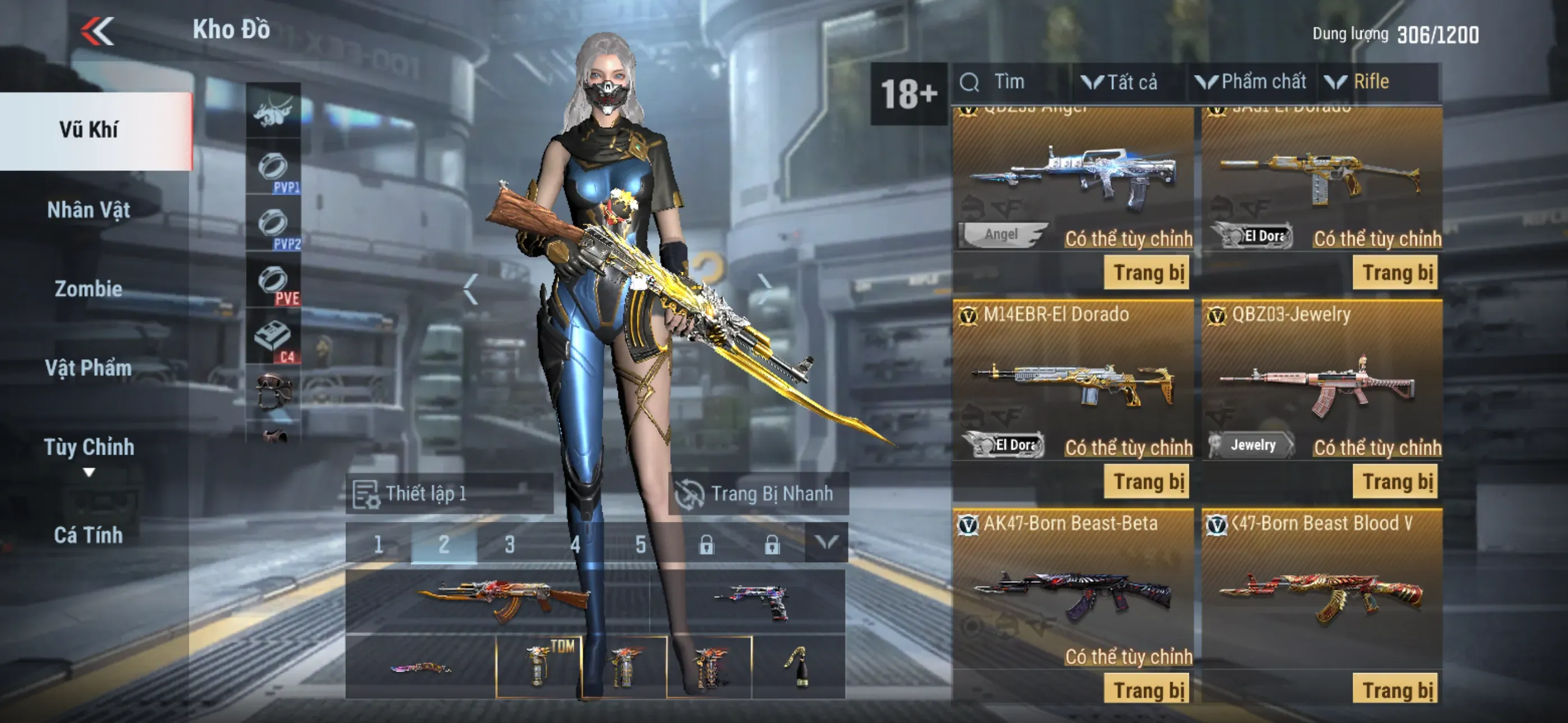
Task: Select the Vật Phẩm tab
Action: (x=89, y=368)
